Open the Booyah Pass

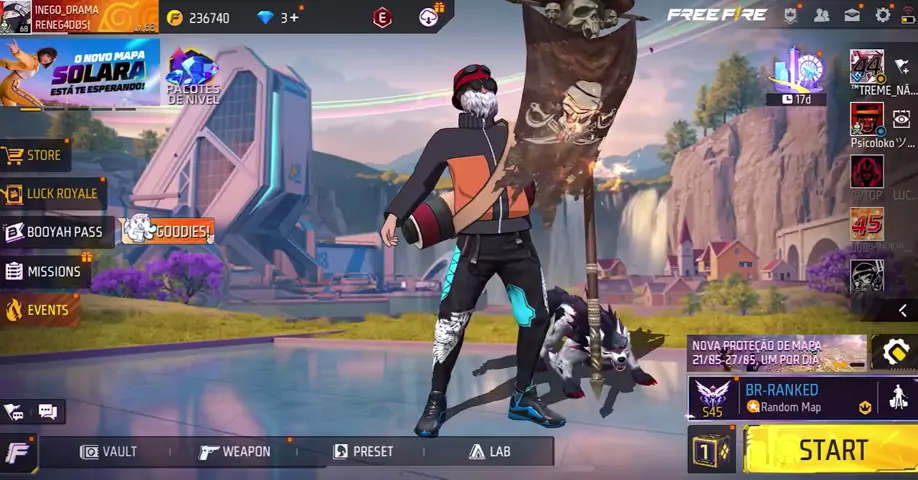53,232
